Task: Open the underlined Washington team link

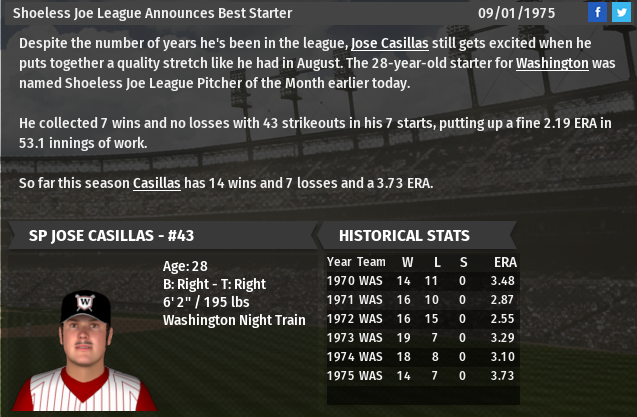Action: 551,63
